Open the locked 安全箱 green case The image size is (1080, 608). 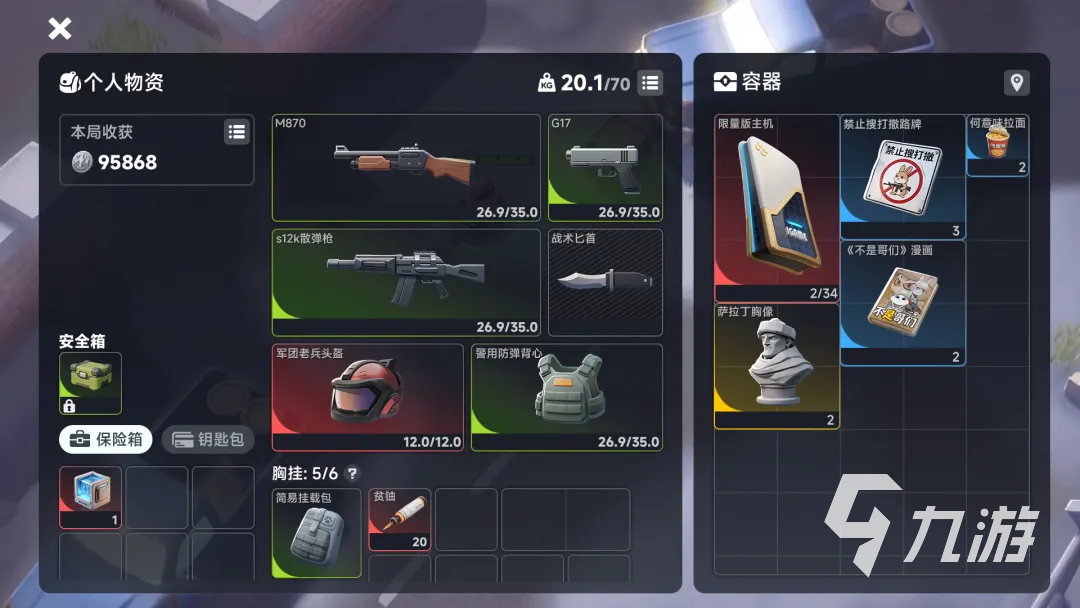(x=90, y=383)
